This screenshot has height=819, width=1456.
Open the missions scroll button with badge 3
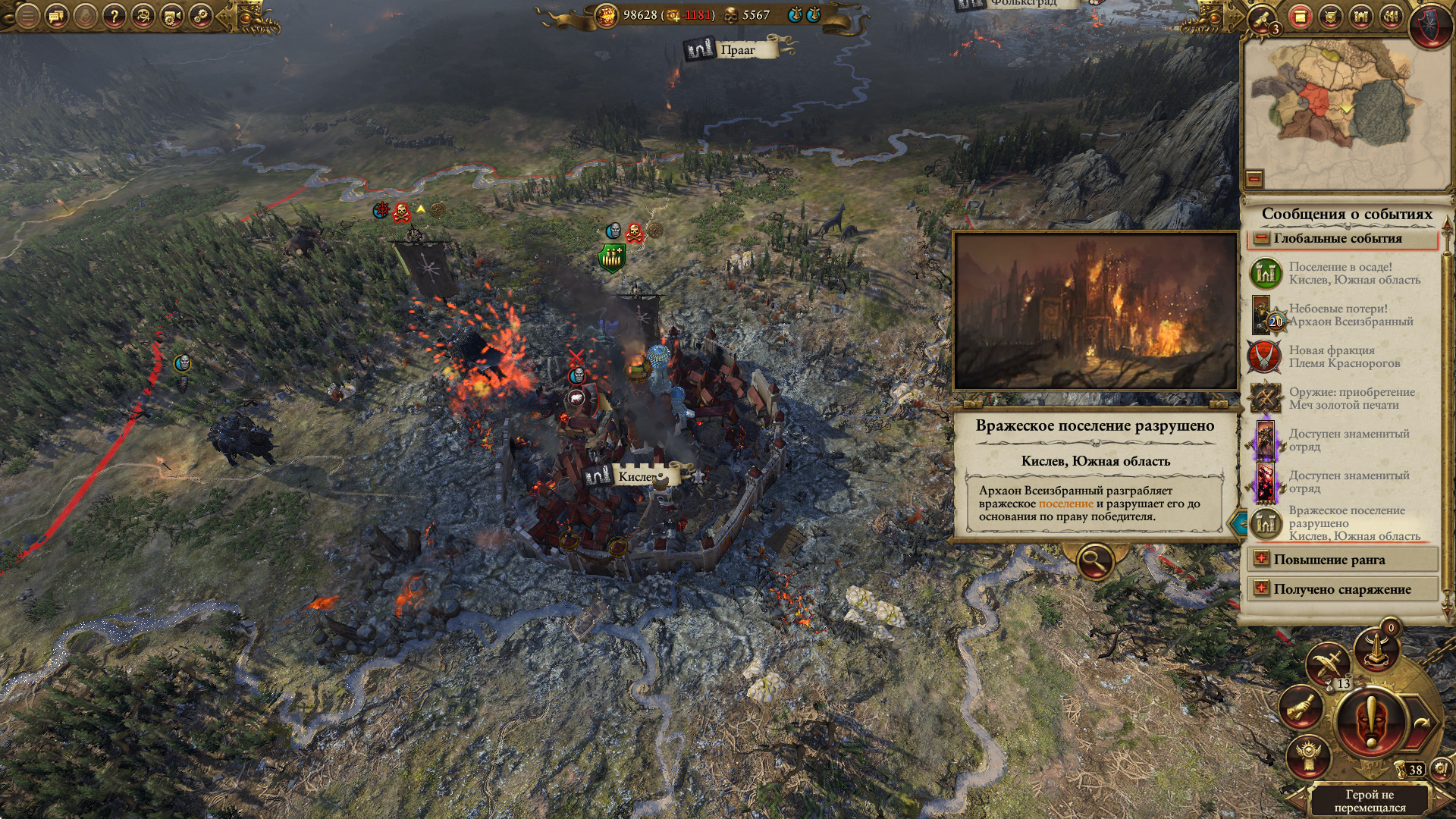tap(1264, 19)
